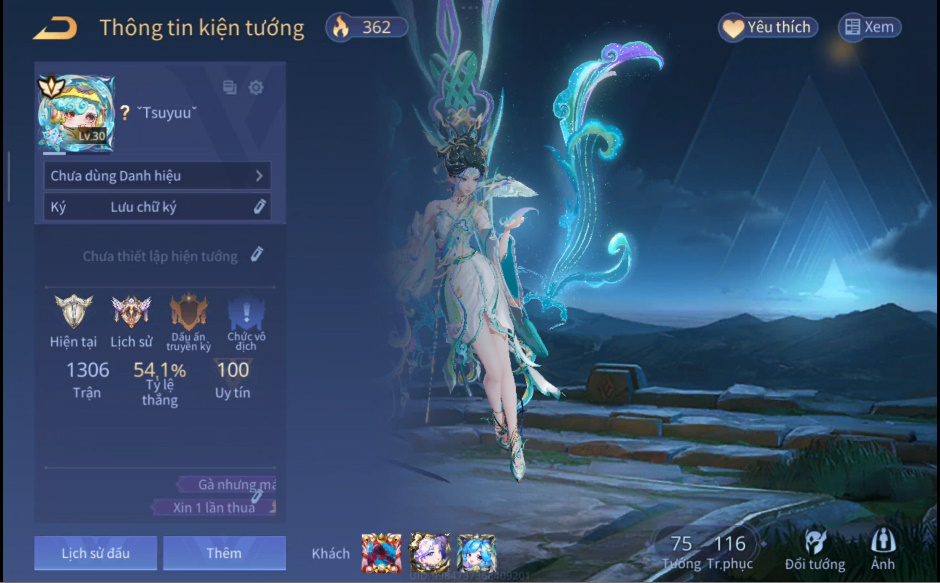Copy the player name with the copy icon
The image size is (940, 583).
coord(230,88)
